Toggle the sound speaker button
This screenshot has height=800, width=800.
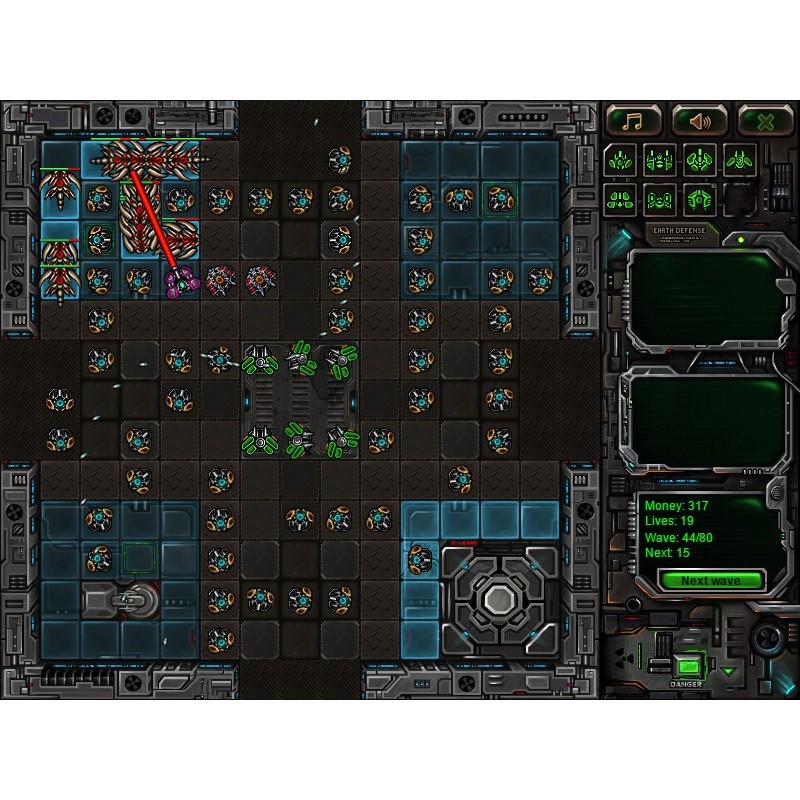tap(699, 121)
